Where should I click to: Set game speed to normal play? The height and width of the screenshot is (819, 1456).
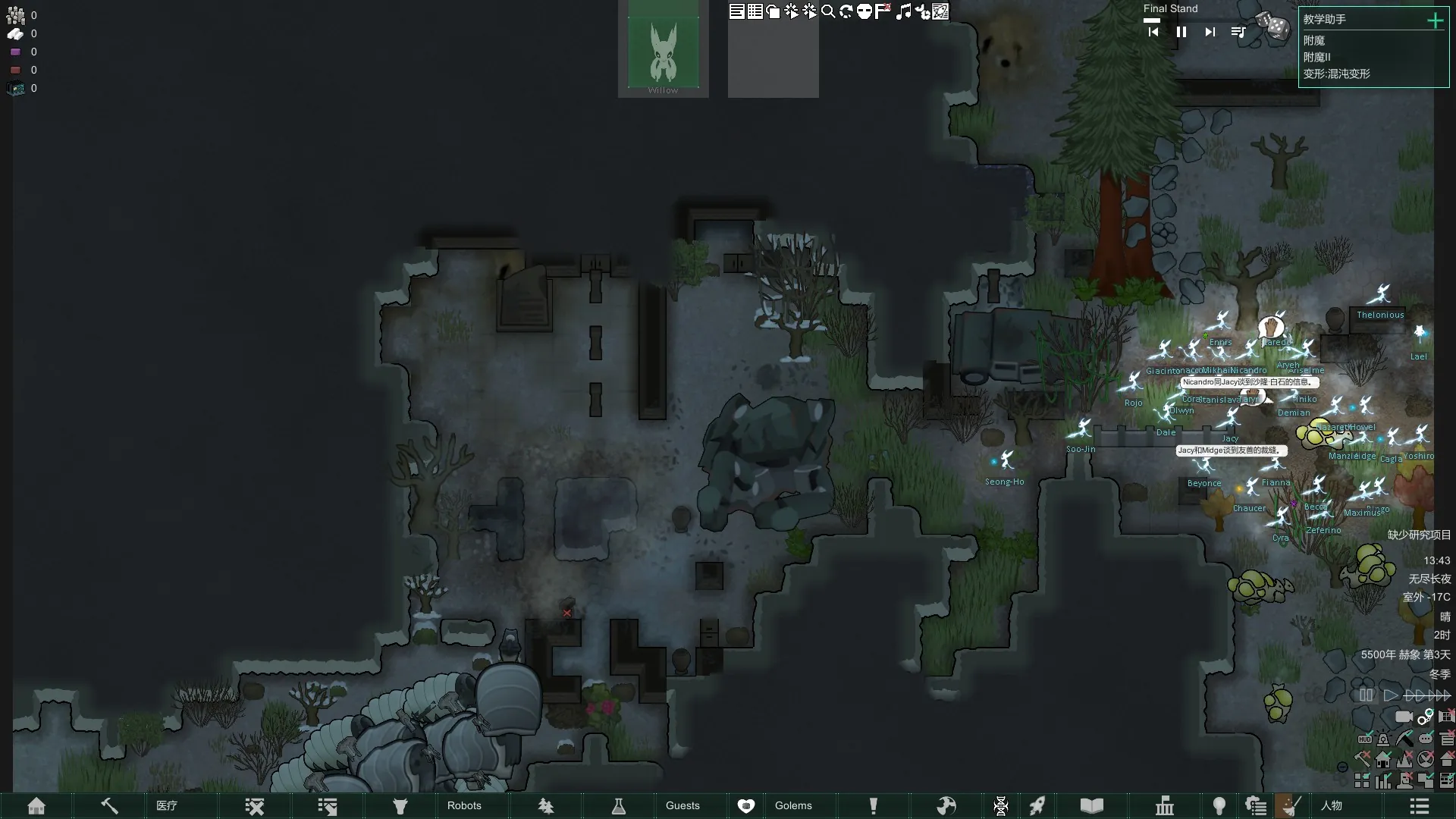1391,695
